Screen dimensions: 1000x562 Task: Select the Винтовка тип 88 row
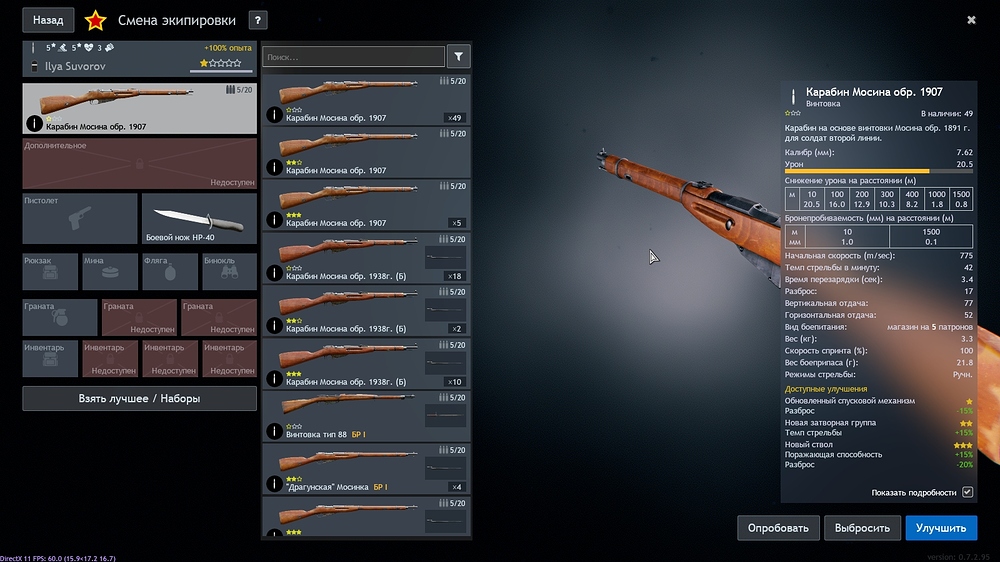coord(366,415)
